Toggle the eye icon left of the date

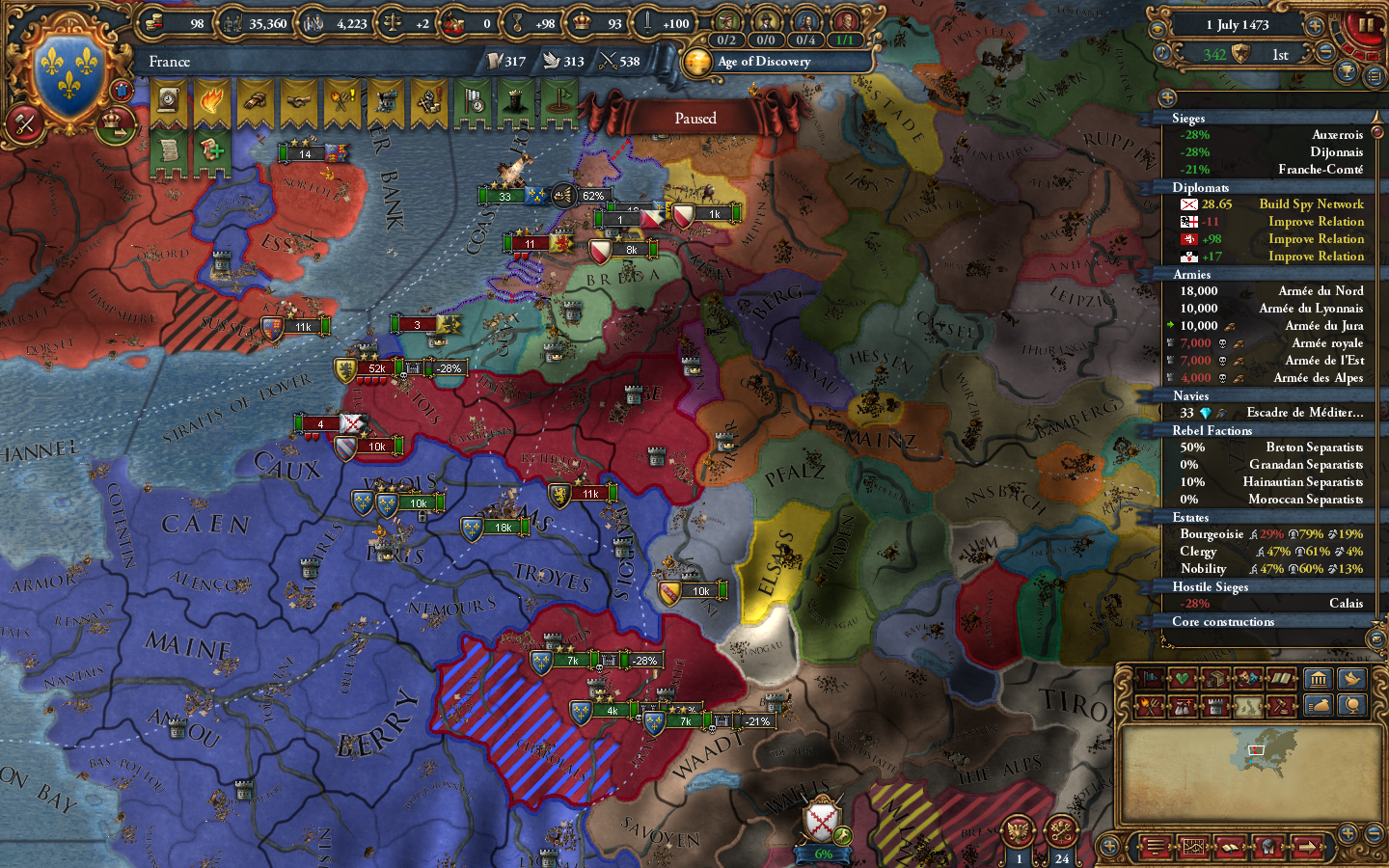tap(1157, 28)
